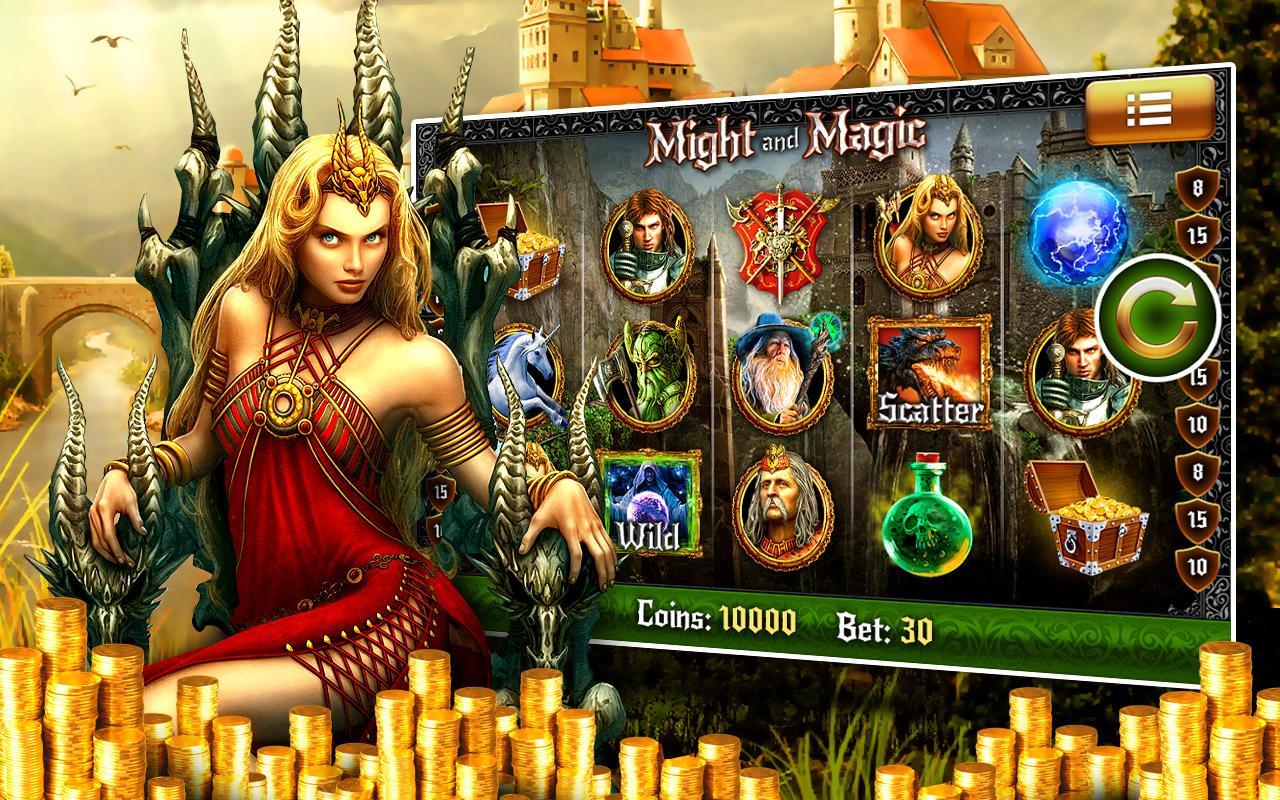Click the bottom shield showing 10
This screenshot has width=1280, height=800.
pos(1196,565)
